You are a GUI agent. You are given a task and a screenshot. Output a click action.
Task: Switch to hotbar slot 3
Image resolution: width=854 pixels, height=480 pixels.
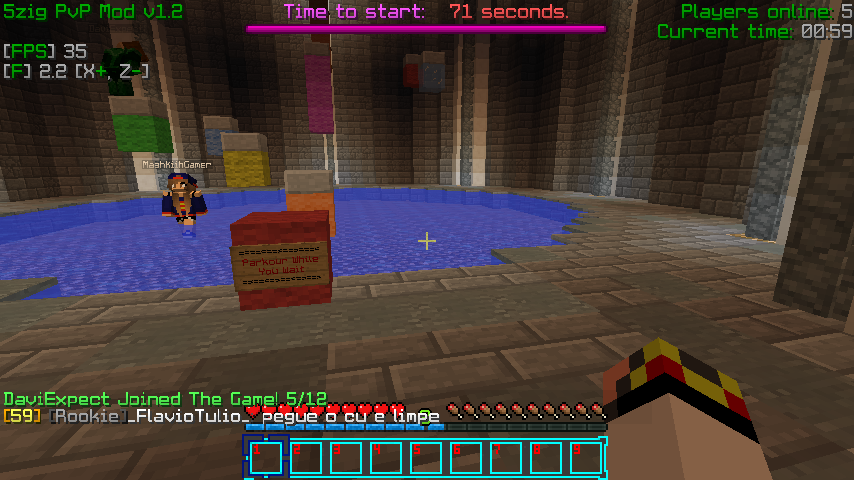tap(346, 458)
